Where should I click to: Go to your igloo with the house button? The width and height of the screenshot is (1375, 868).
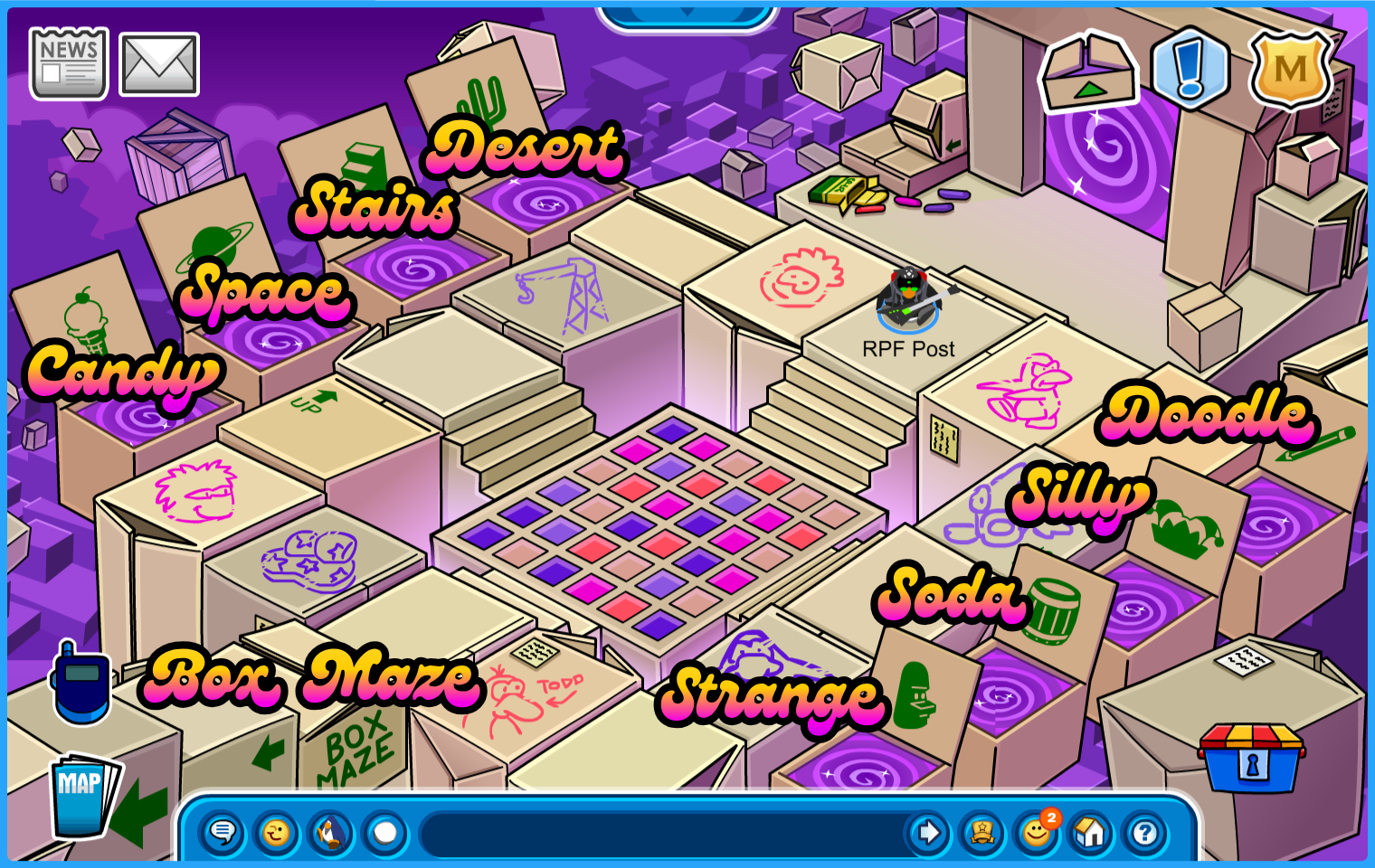pos(1091,832)
